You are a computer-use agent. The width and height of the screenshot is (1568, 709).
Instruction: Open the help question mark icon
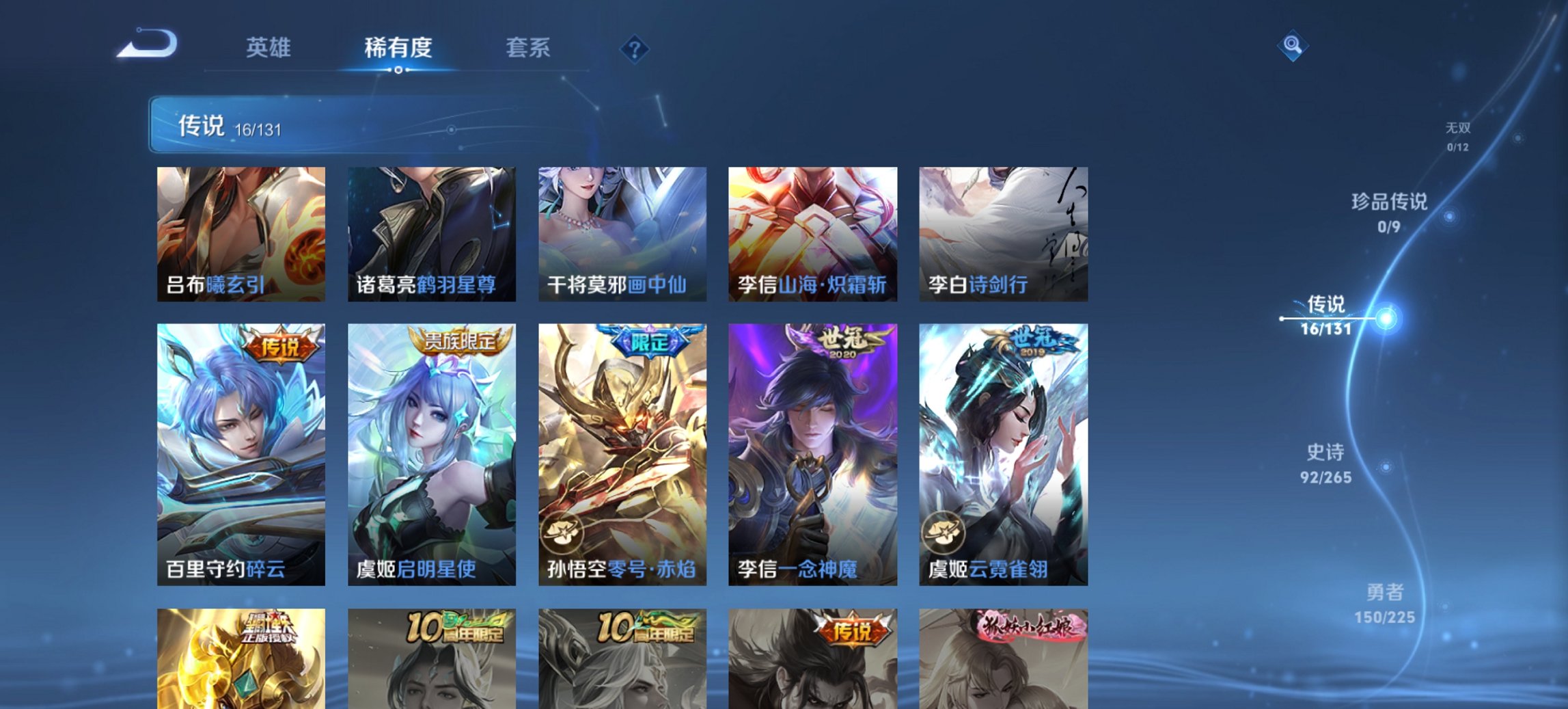click(x=634, y=48)
